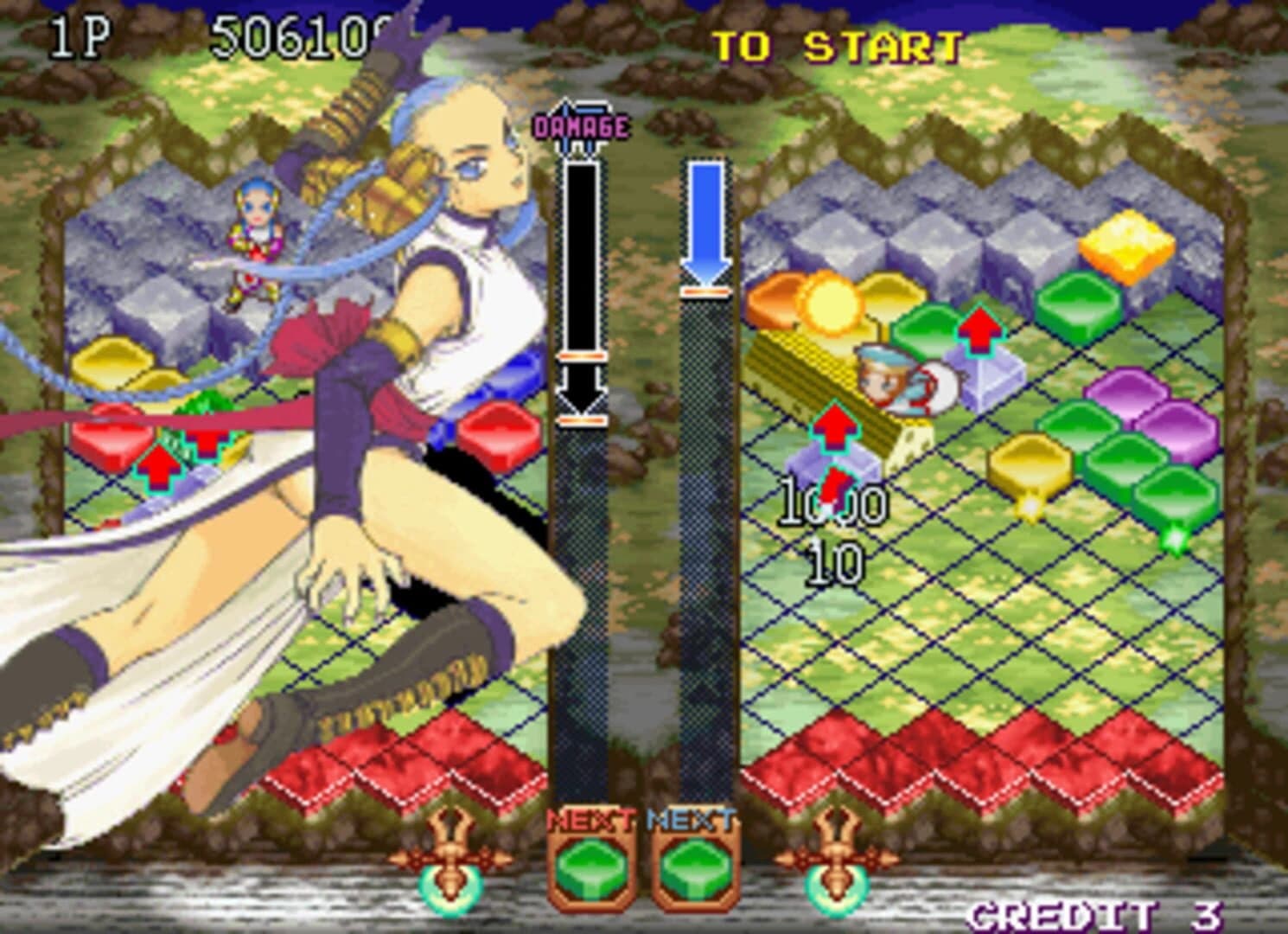Click the red-labeled NEXT piece preview
1288x934 pixels.
click(x=590, y=865)
